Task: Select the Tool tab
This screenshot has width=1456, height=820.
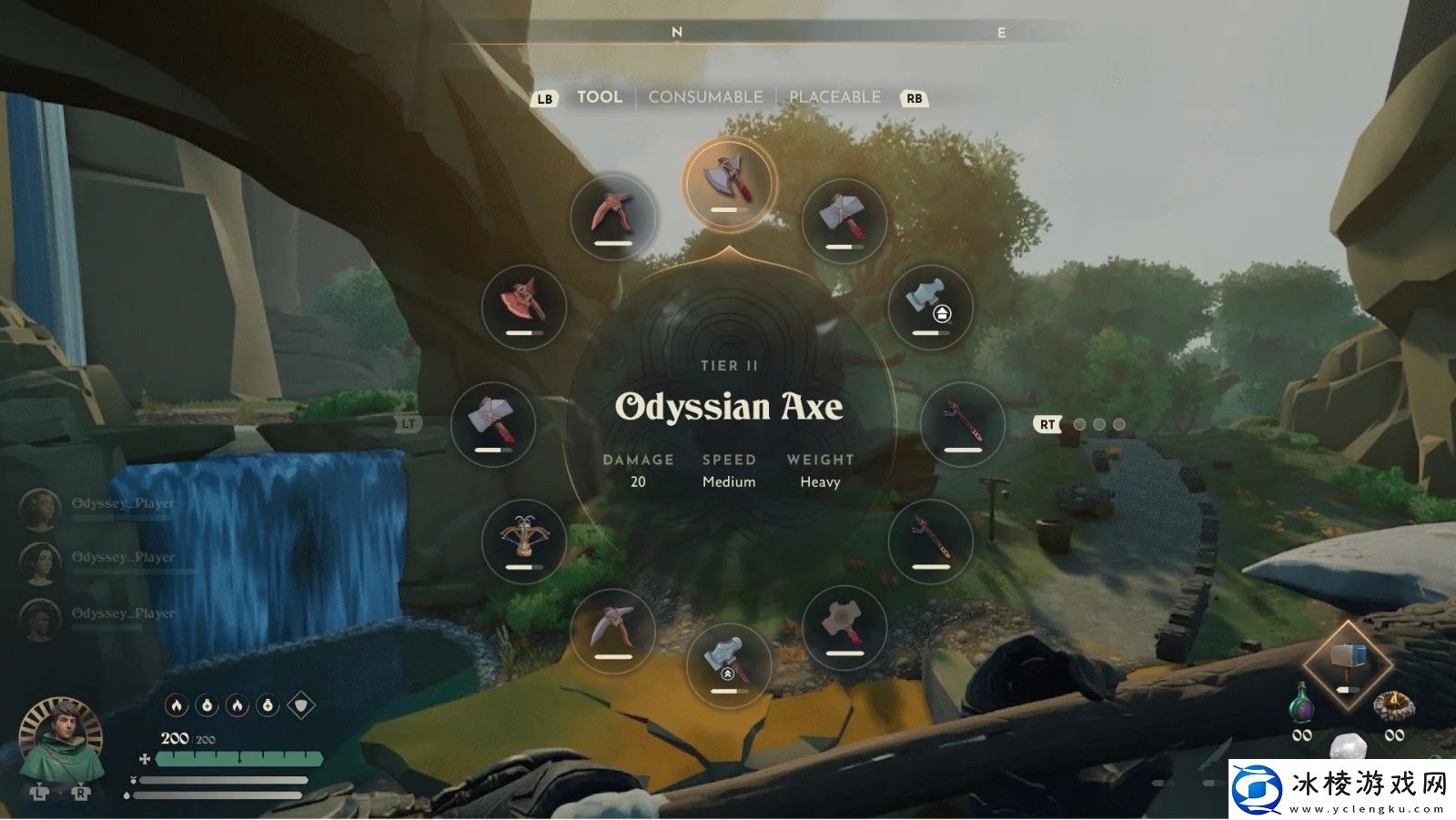Action: pos(599,97)
